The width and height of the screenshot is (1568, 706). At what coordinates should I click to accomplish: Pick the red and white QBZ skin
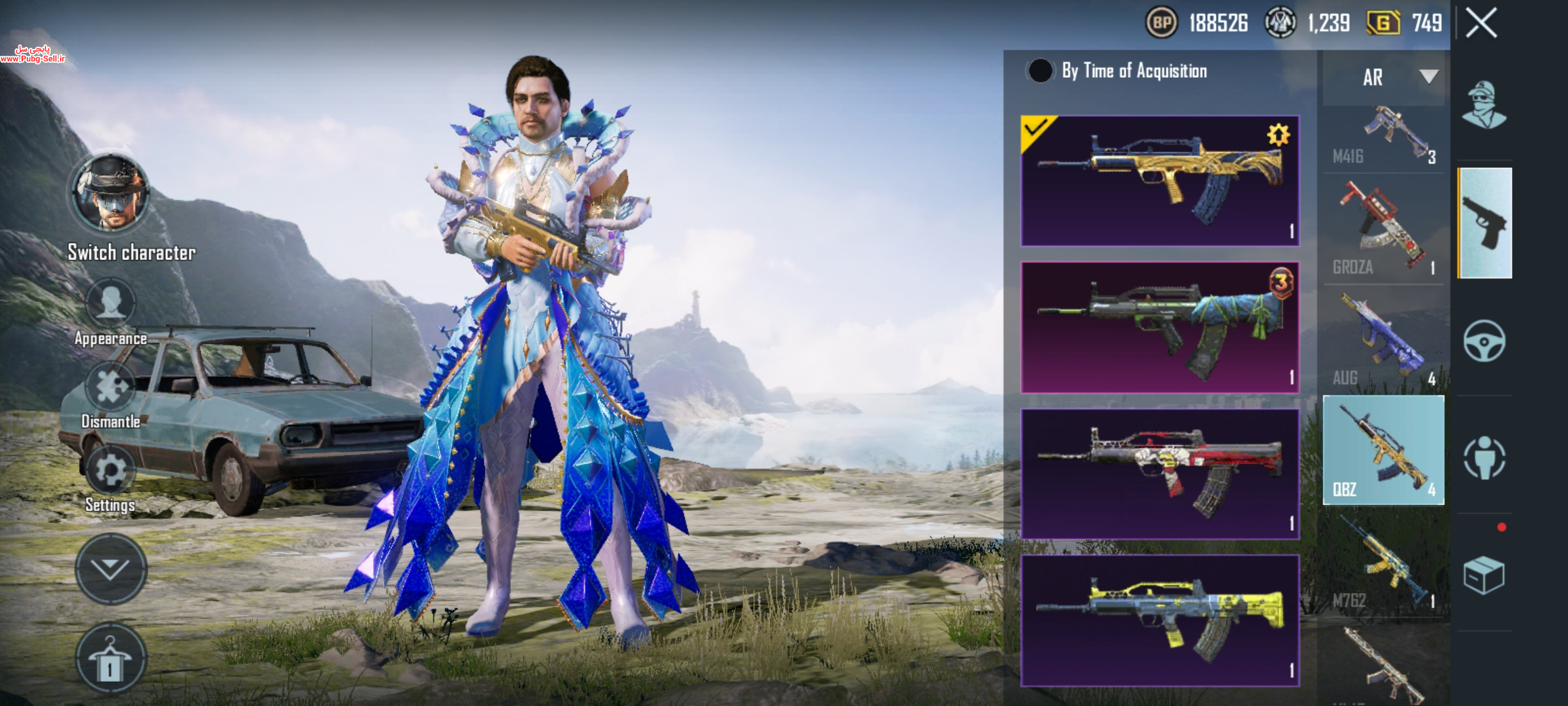[x=1160, y=473]
